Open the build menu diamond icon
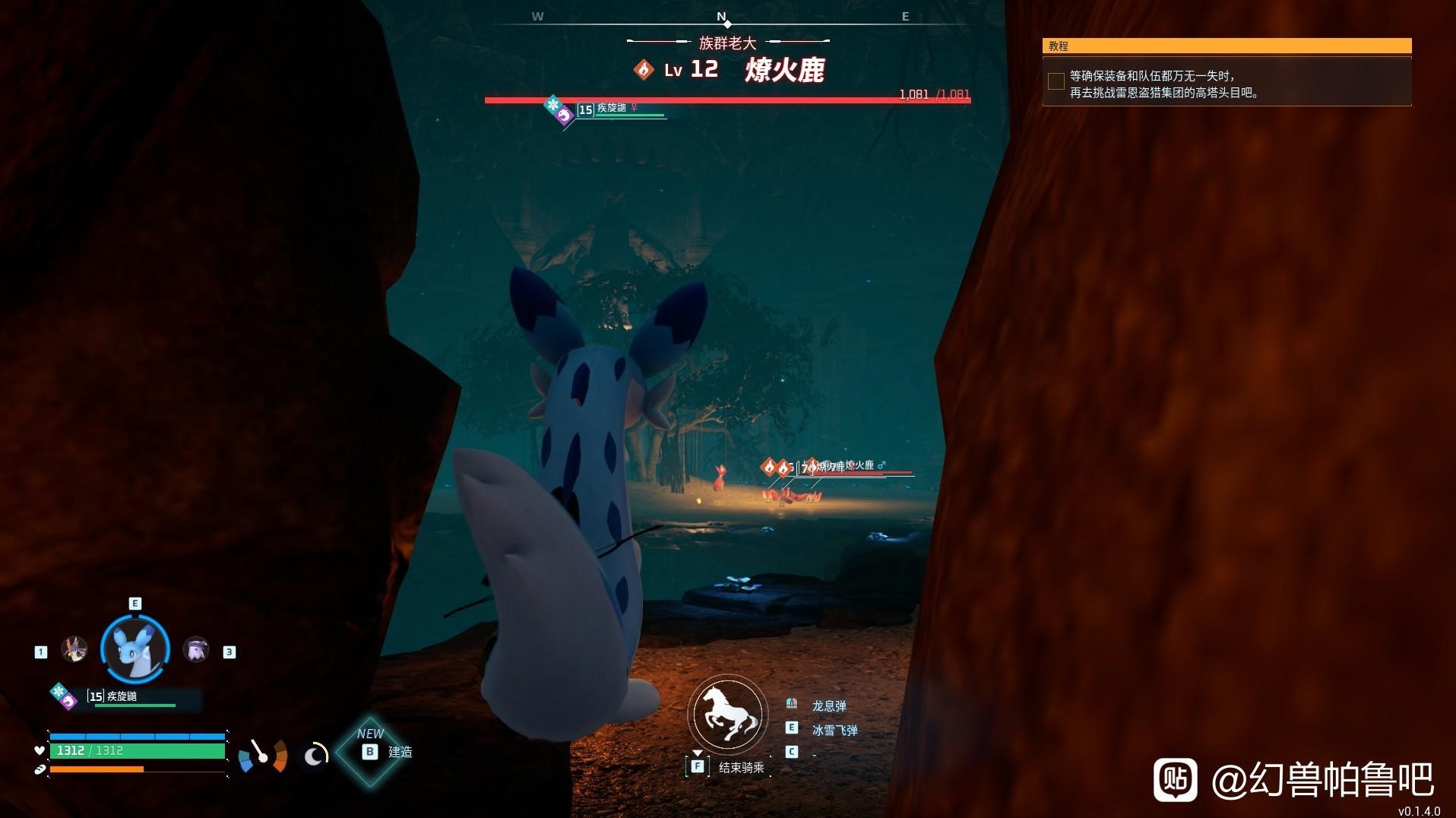Image resolution: width=1456 pixels, height=818 pixels. [370, 752]
